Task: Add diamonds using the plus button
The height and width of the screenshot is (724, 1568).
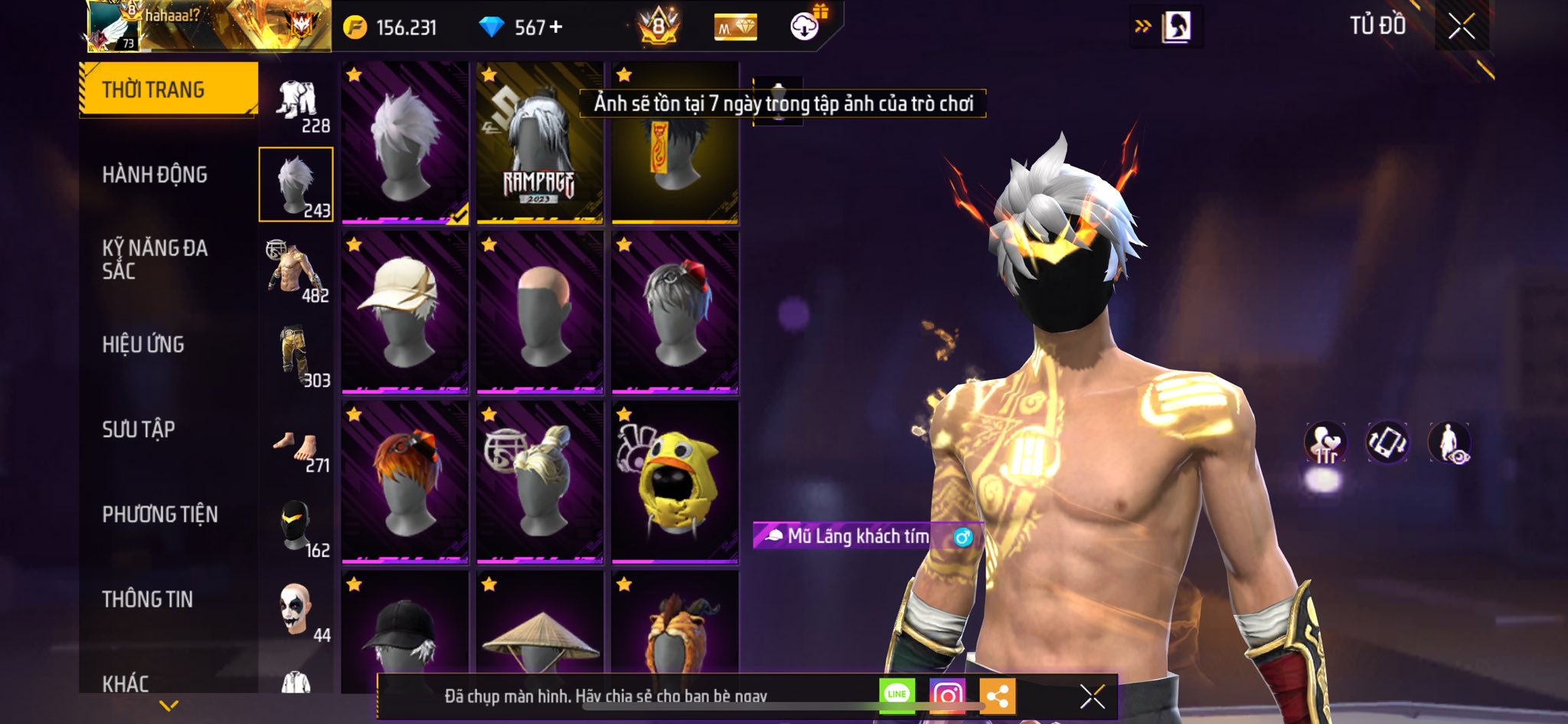Action: click(556, 28)
